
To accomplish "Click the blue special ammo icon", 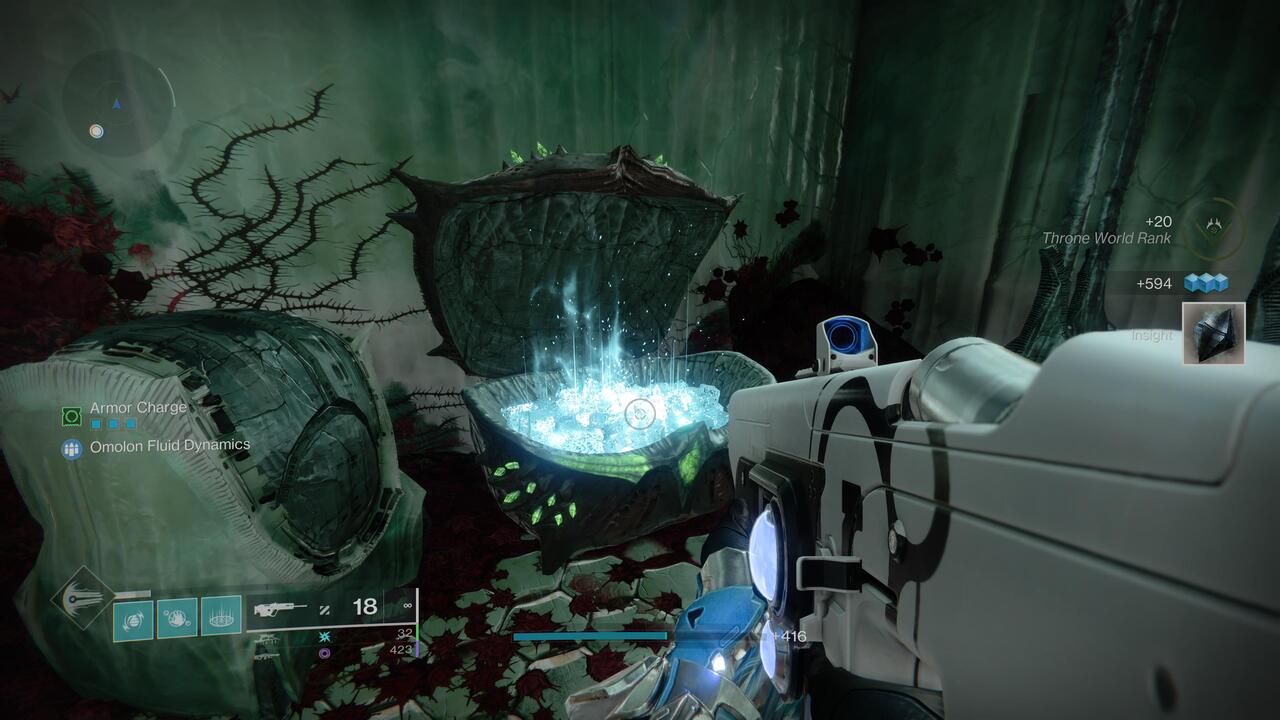I will (323, 636).
